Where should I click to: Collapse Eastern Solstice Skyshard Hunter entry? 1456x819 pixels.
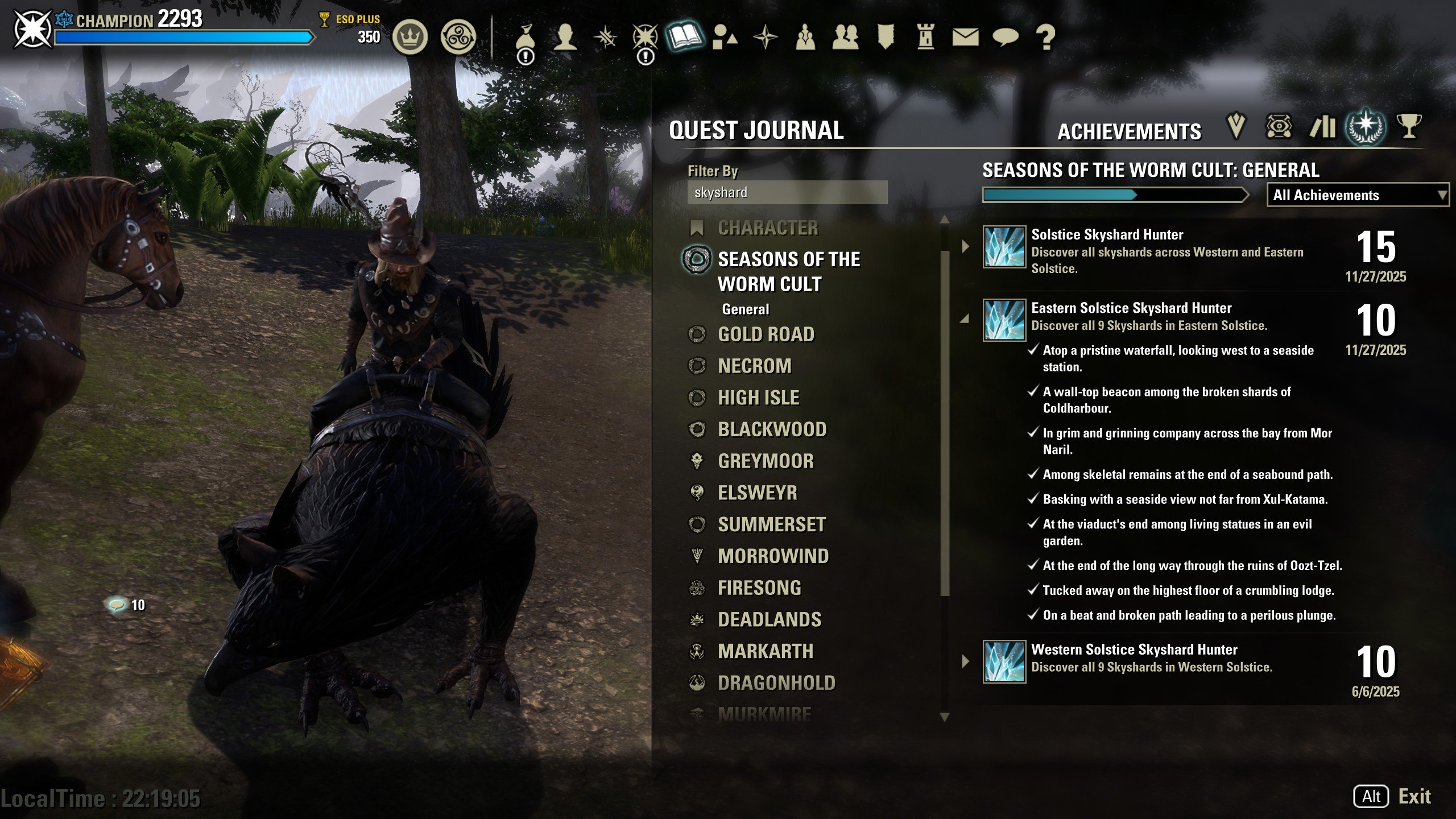pos(965,320)
